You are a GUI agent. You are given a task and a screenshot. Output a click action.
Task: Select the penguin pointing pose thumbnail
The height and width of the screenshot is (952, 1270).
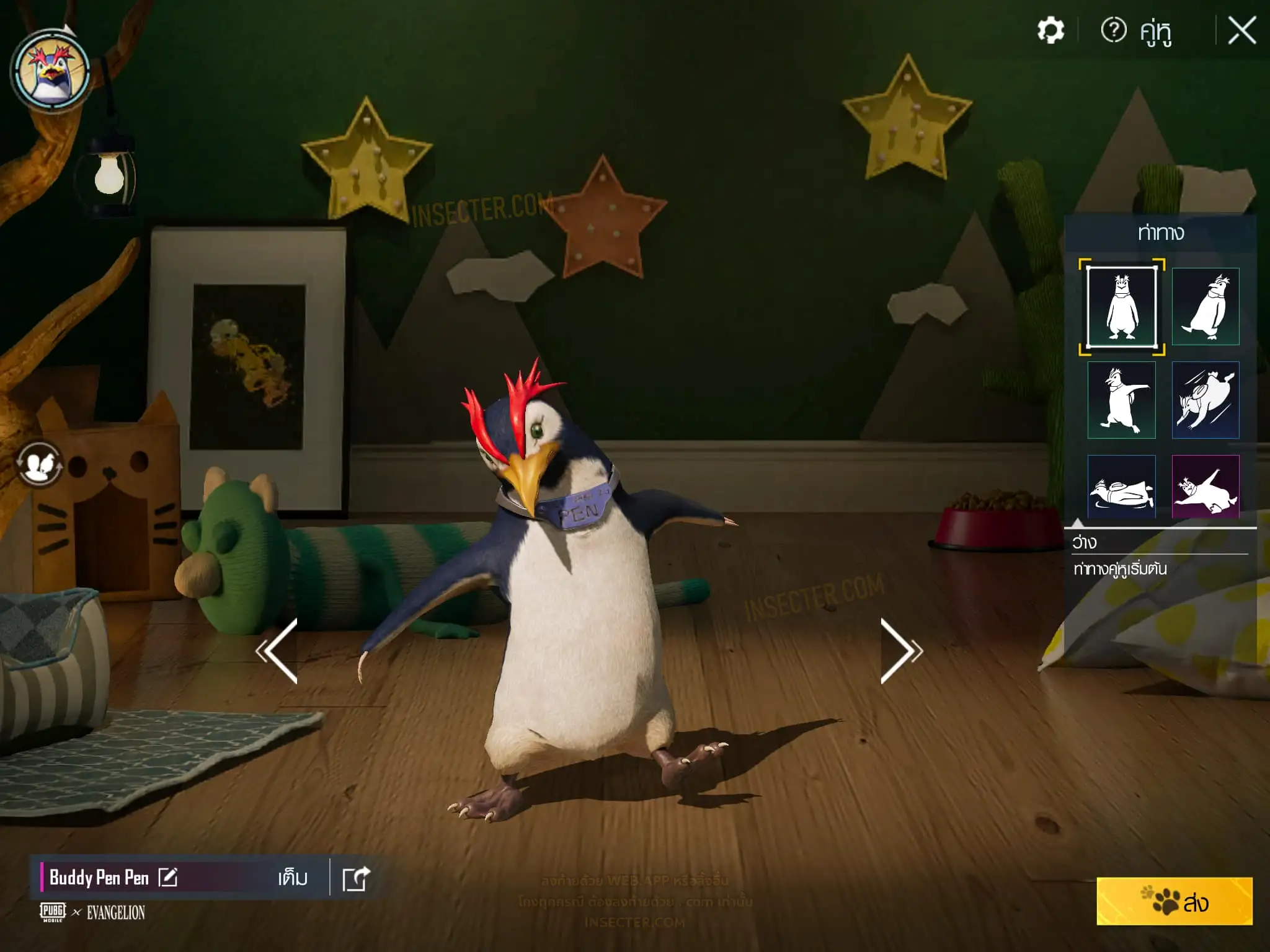[1122, 400]
